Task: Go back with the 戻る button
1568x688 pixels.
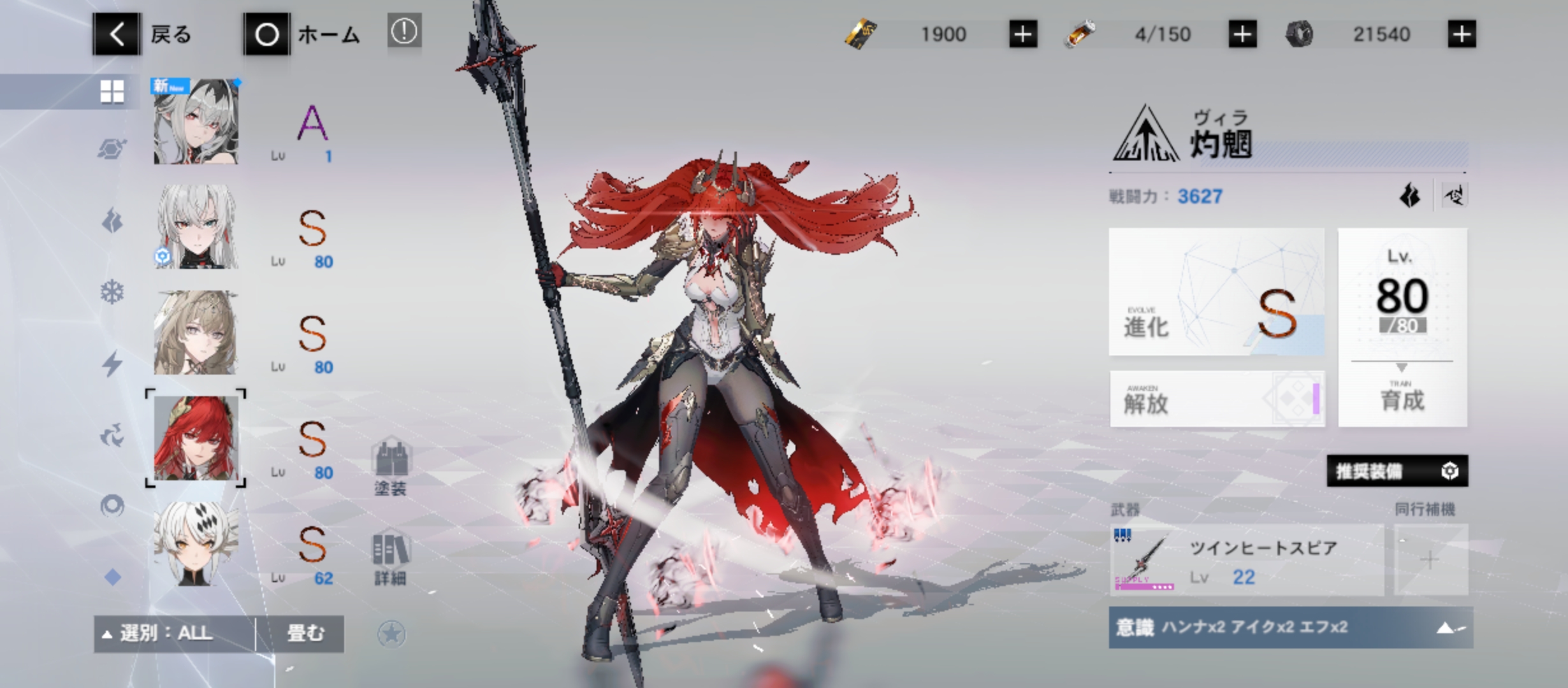Action: point(143,34)
